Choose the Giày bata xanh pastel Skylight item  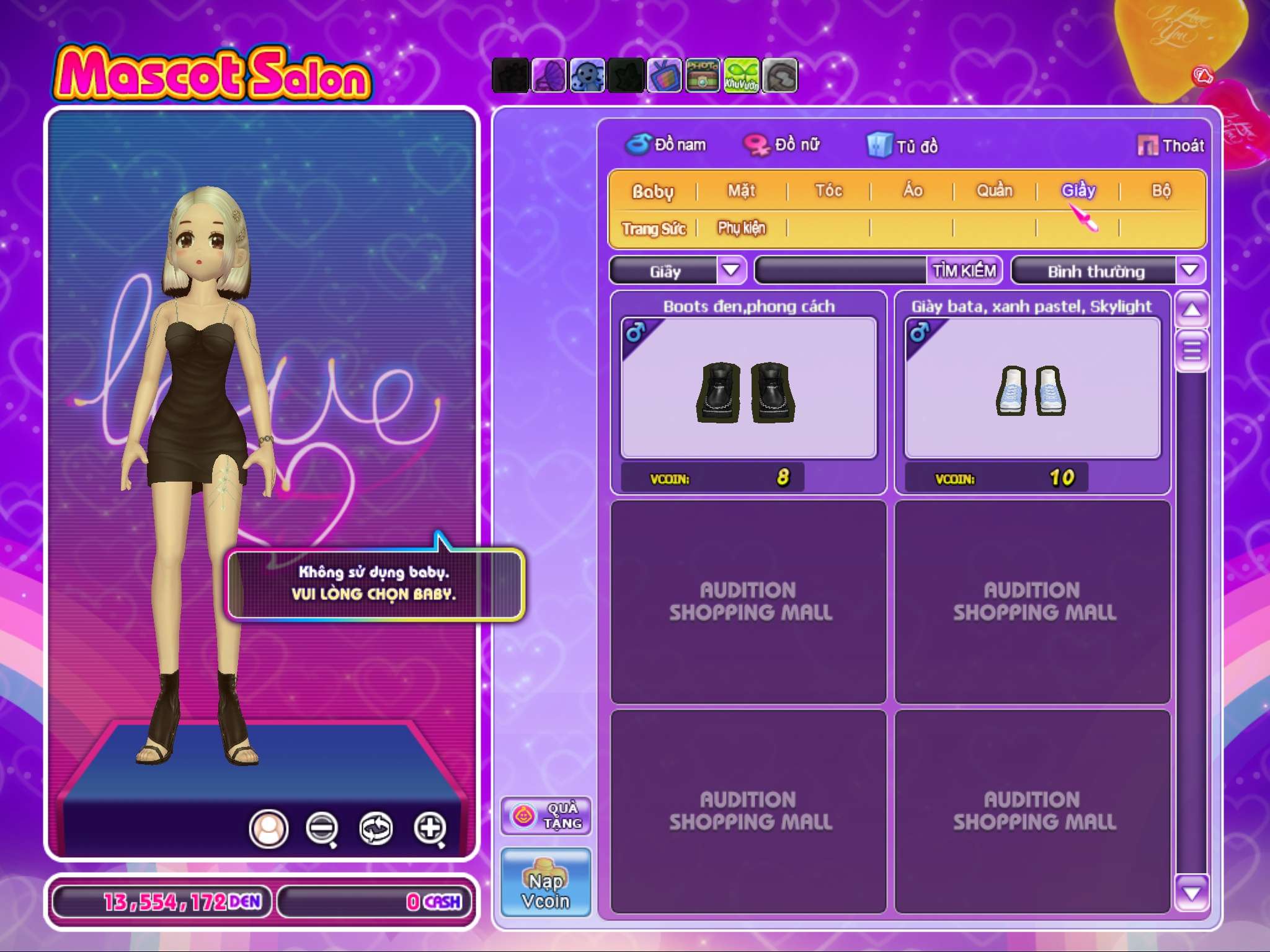click(1032, 389)
